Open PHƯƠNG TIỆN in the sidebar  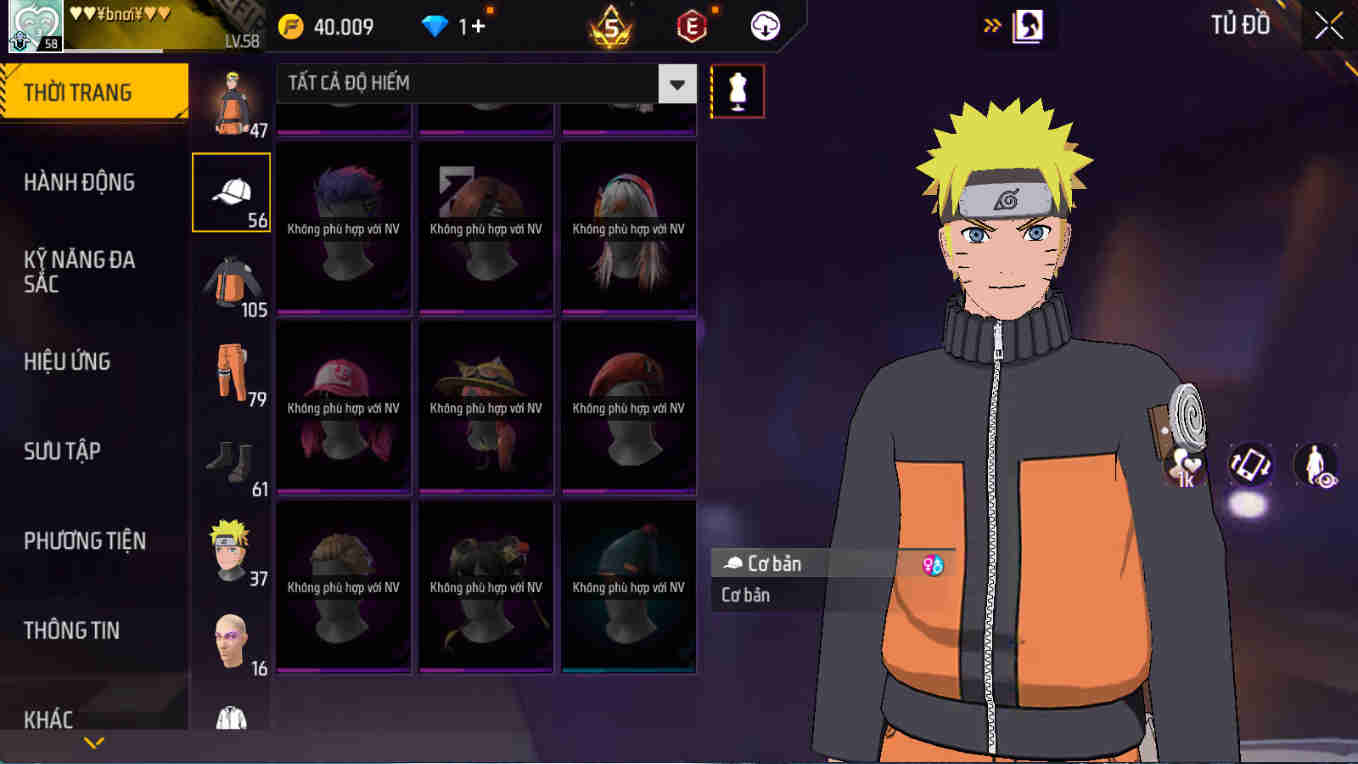[84, 541]
